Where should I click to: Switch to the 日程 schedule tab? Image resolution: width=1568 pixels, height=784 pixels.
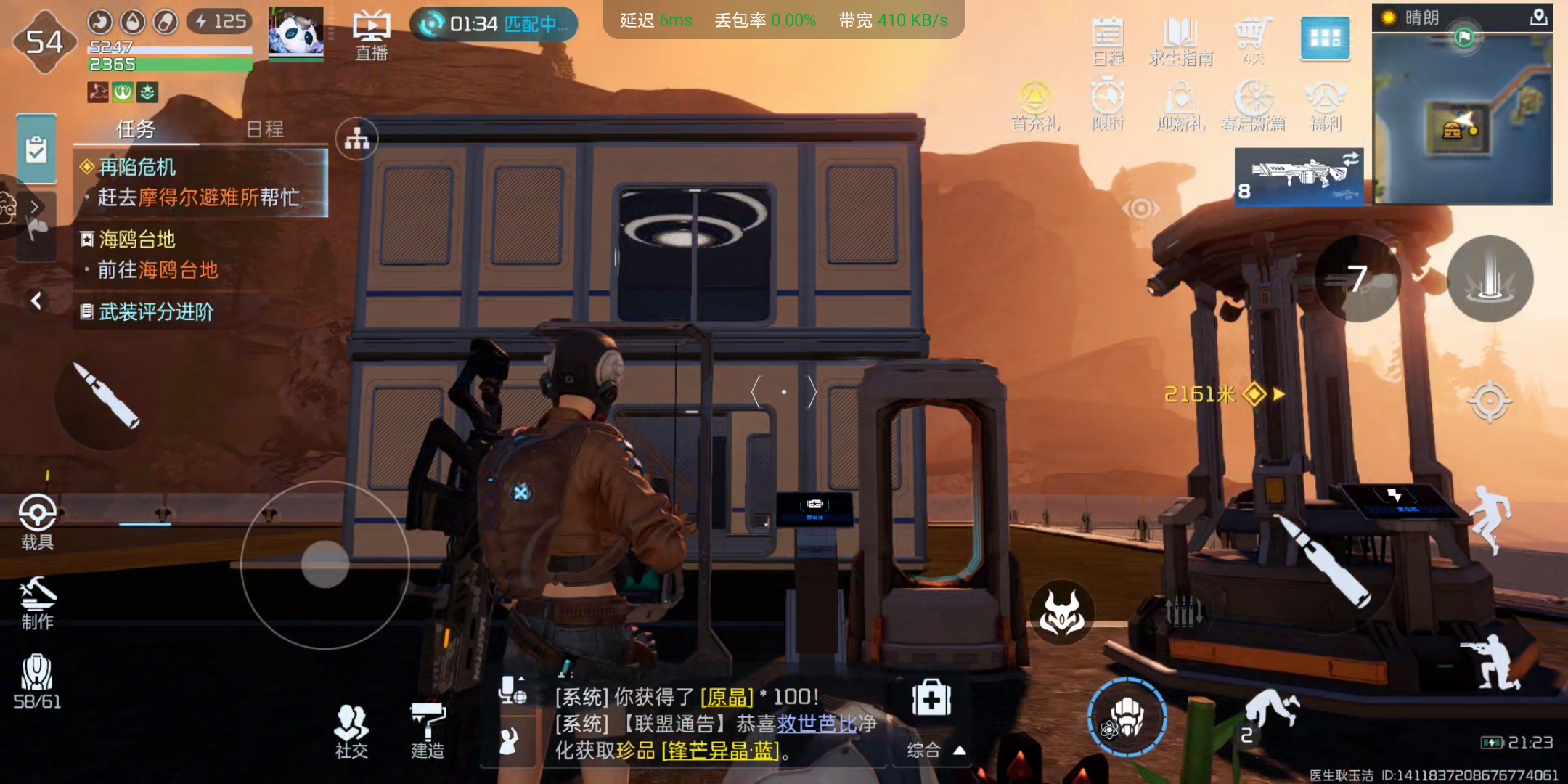tap(264, 129)
